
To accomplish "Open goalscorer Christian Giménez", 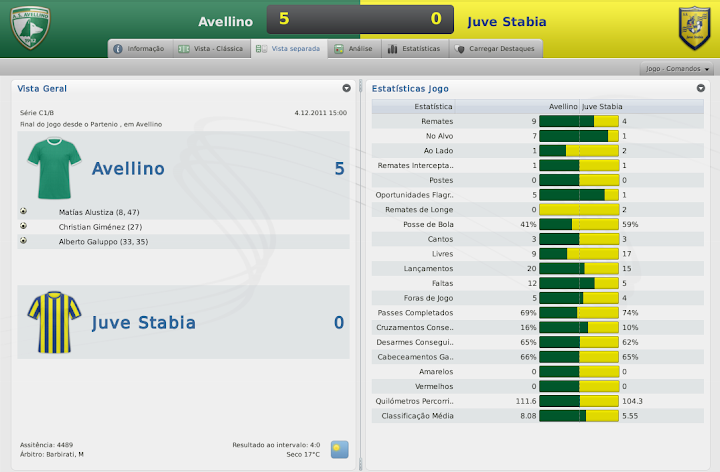I will [x=101, y=227].
